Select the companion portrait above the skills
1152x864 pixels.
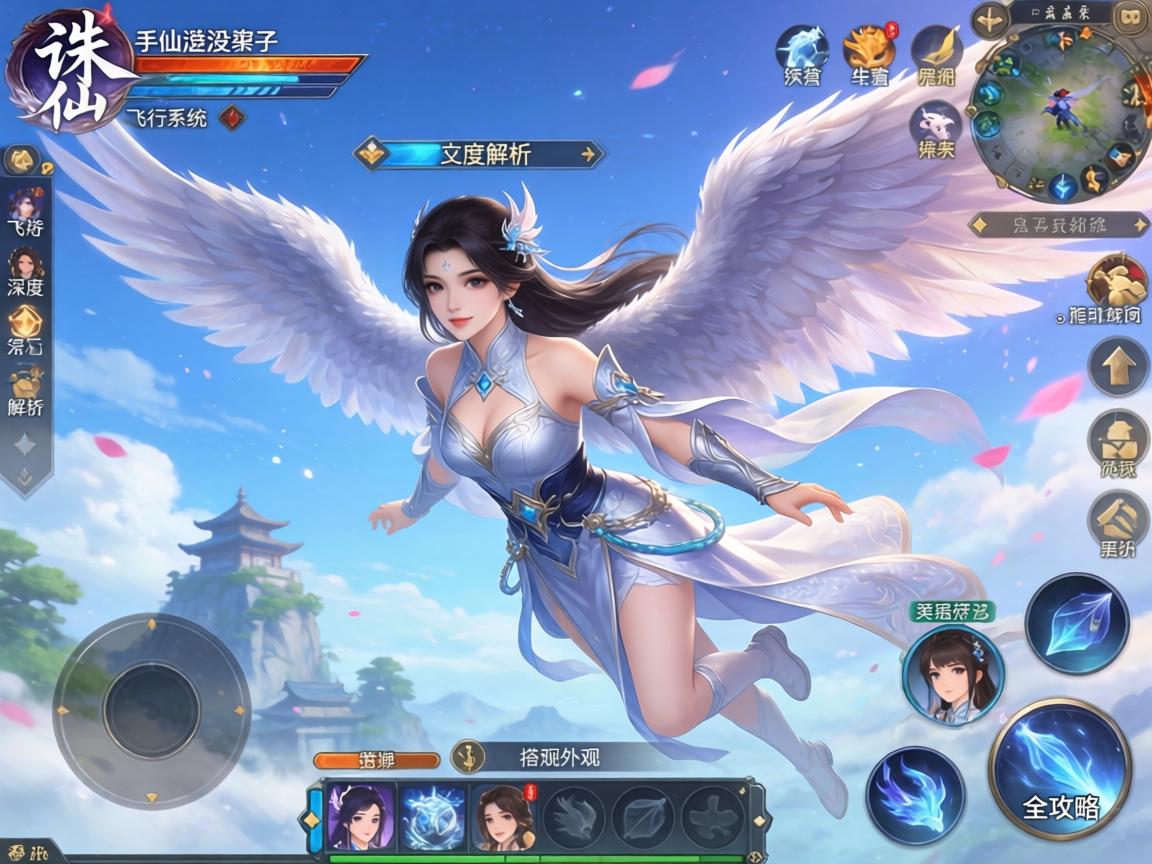[x=951, y=674]
